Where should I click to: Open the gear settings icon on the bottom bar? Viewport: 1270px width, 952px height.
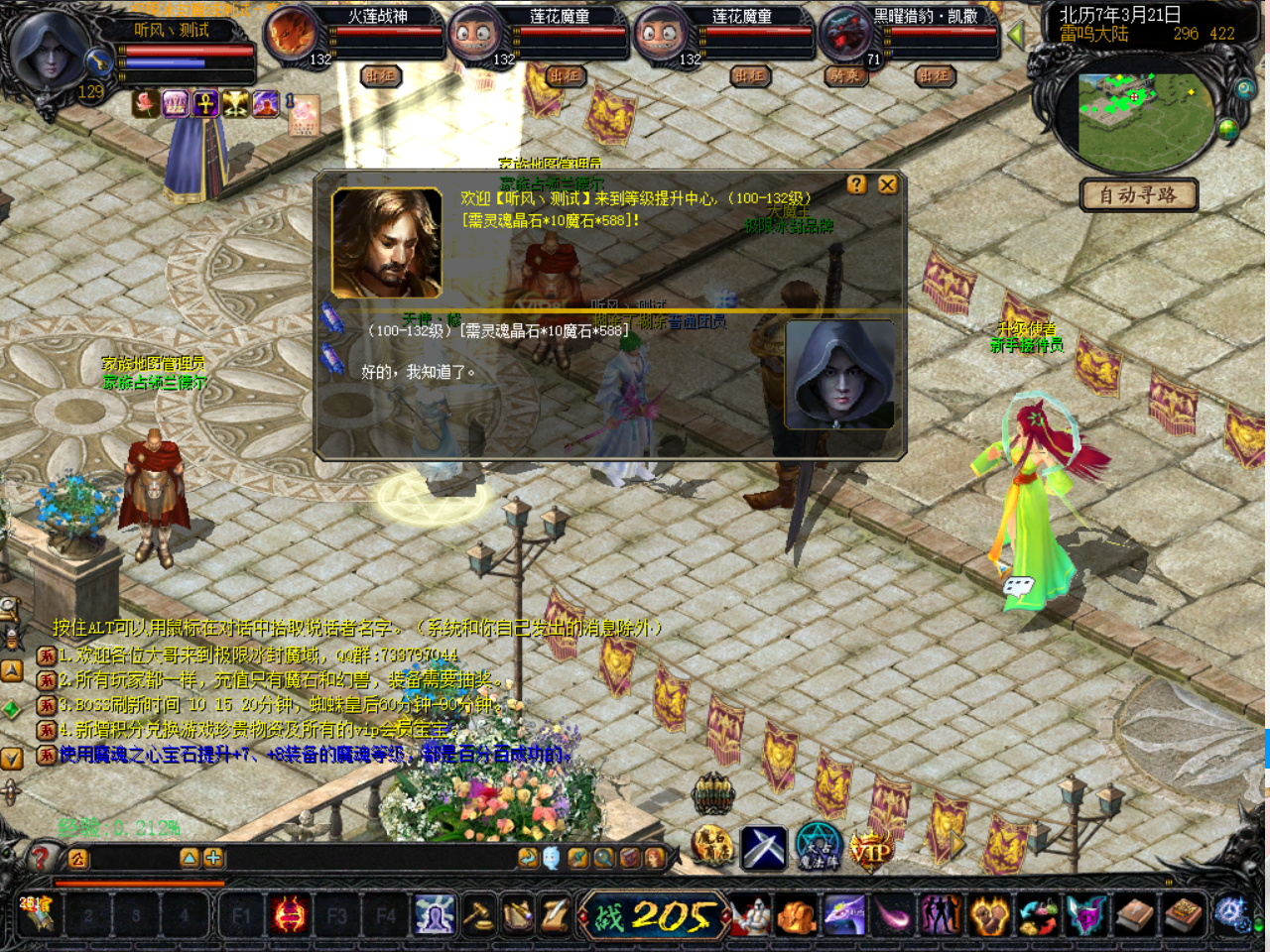coord(1232,913)
